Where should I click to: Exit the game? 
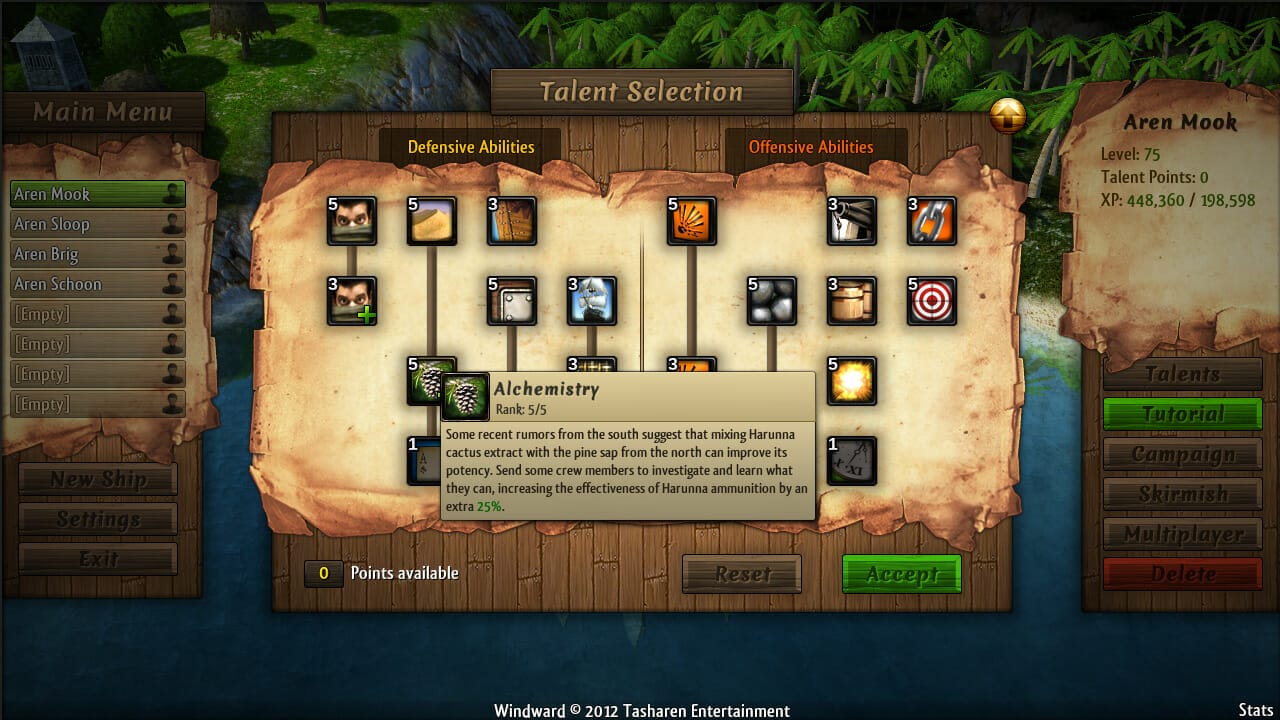pos(98,559)
